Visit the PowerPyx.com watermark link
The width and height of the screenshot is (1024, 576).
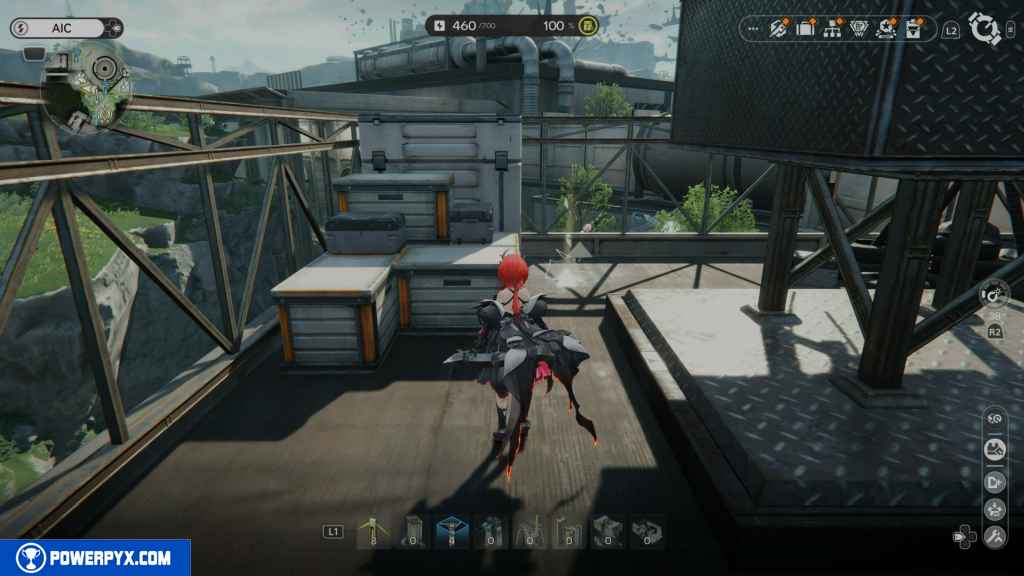point(95,558)
